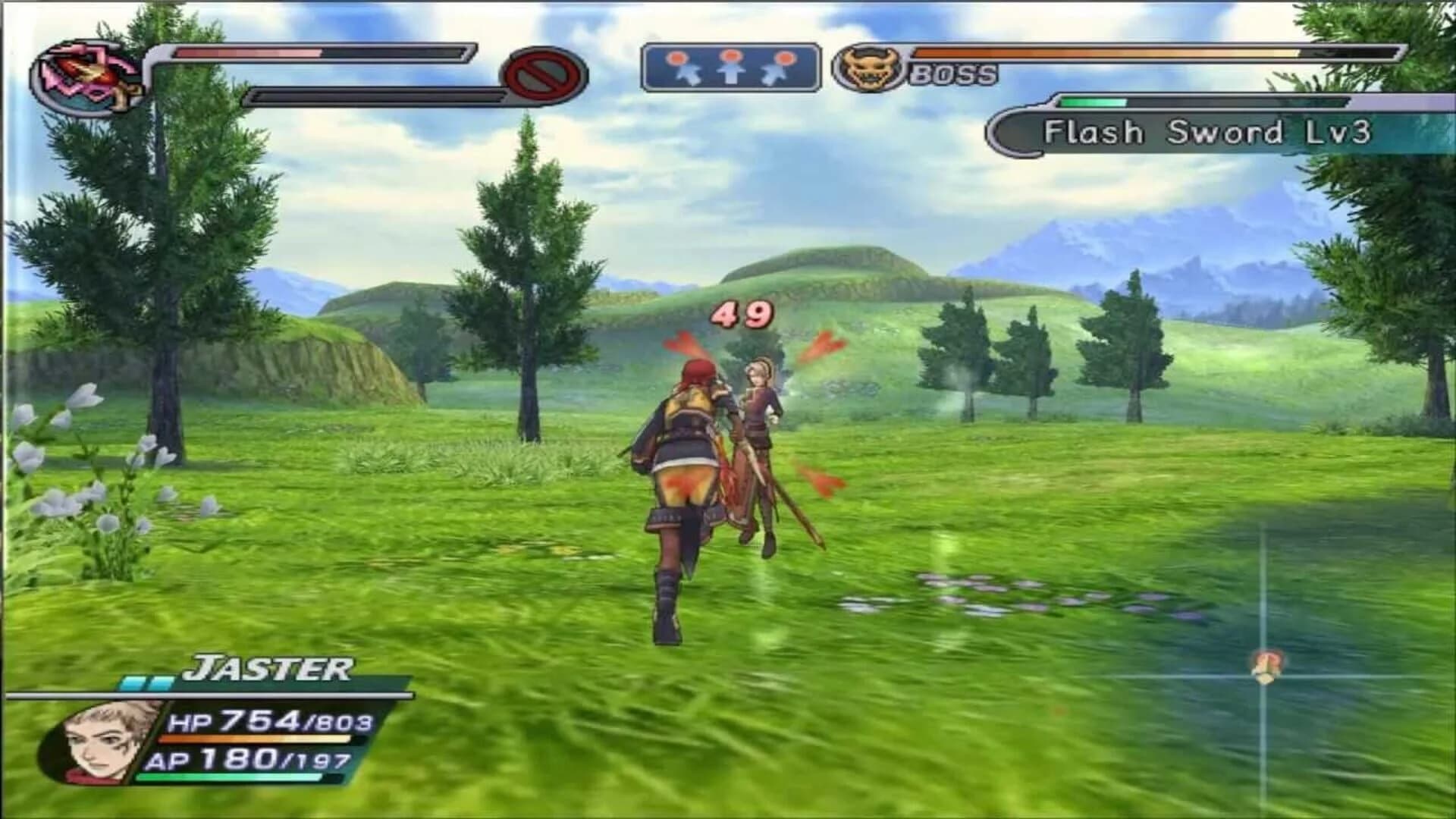
Task: Click the boss HP gauge at top right
Action: [1160, 55]
